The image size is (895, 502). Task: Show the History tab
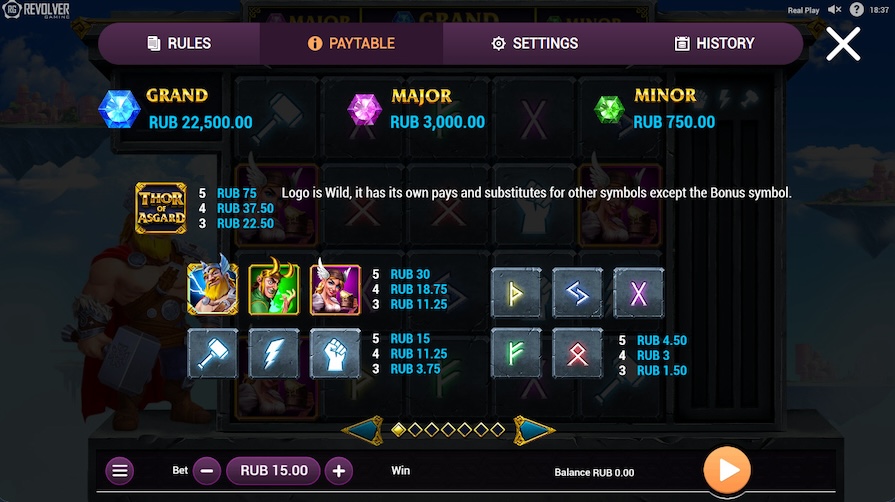(714, 43)
